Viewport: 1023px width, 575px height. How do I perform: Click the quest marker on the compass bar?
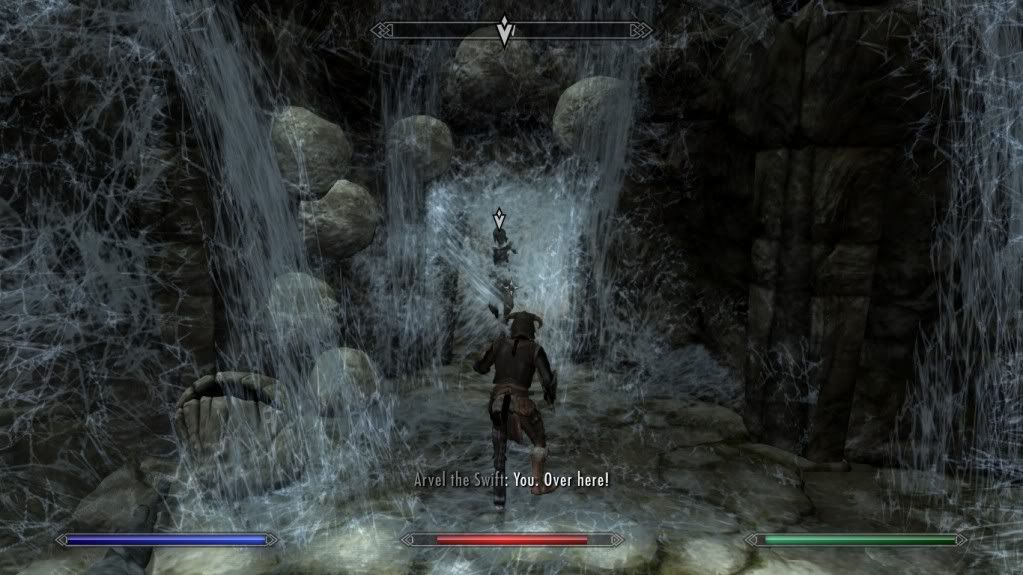click(x=506, y=31)
